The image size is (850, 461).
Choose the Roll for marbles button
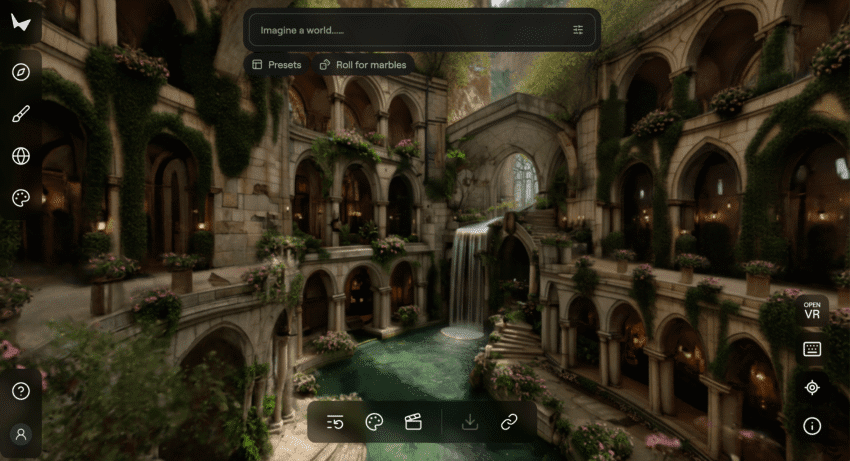[364, 65]
